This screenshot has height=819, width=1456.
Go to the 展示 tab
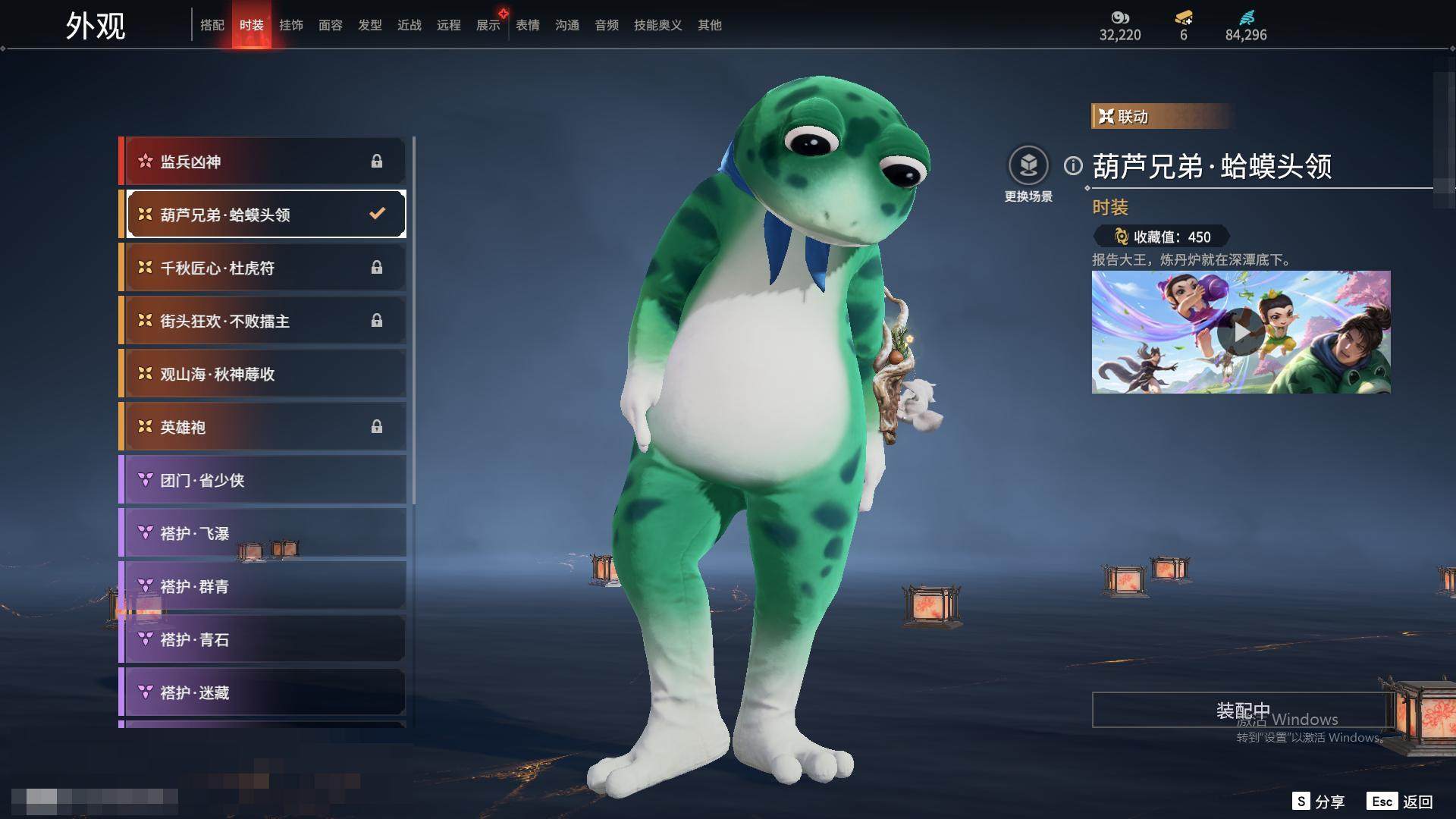tap(488, 25)
